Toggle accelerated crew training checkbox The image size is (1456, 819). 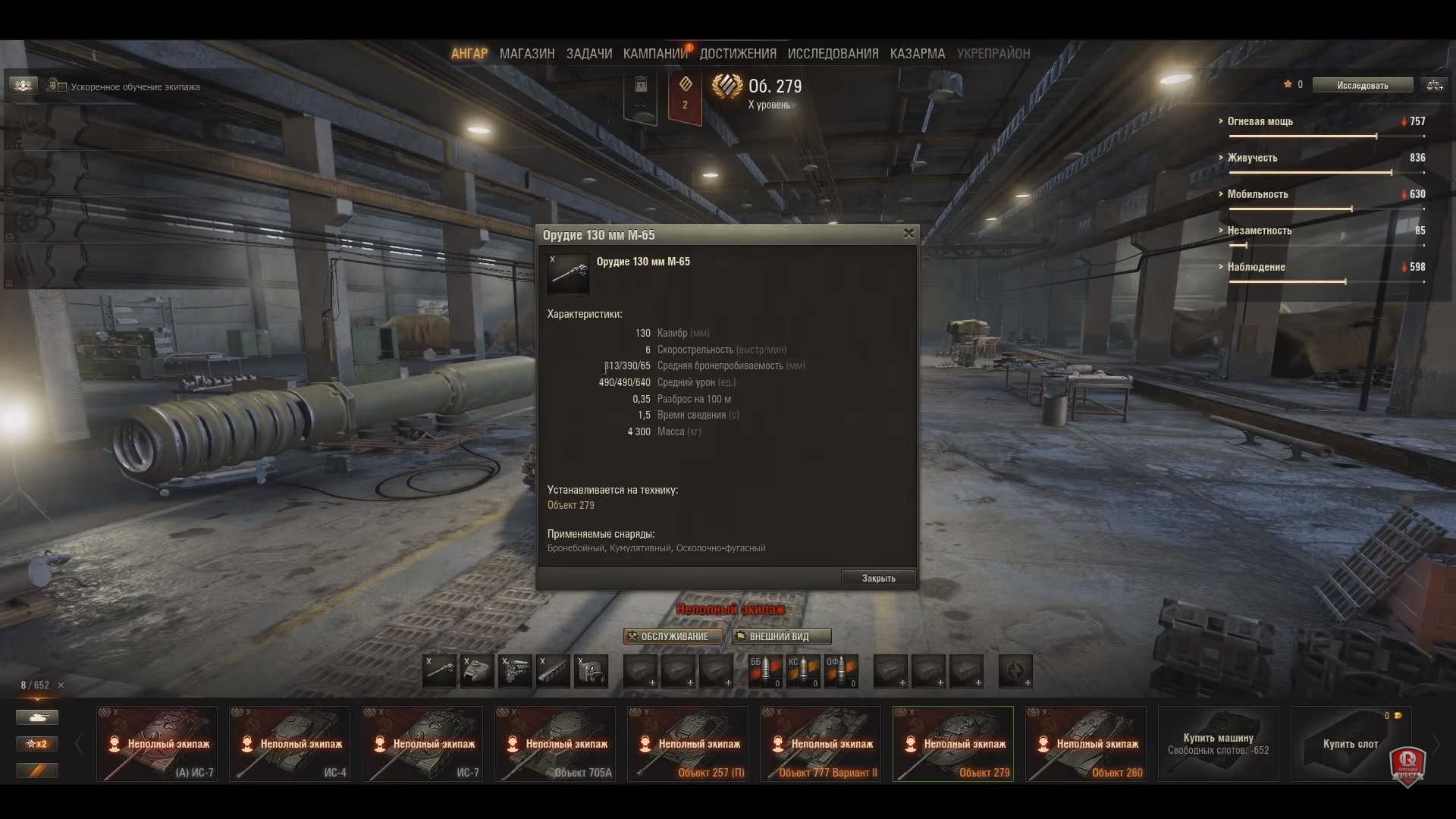pos(62,87)
